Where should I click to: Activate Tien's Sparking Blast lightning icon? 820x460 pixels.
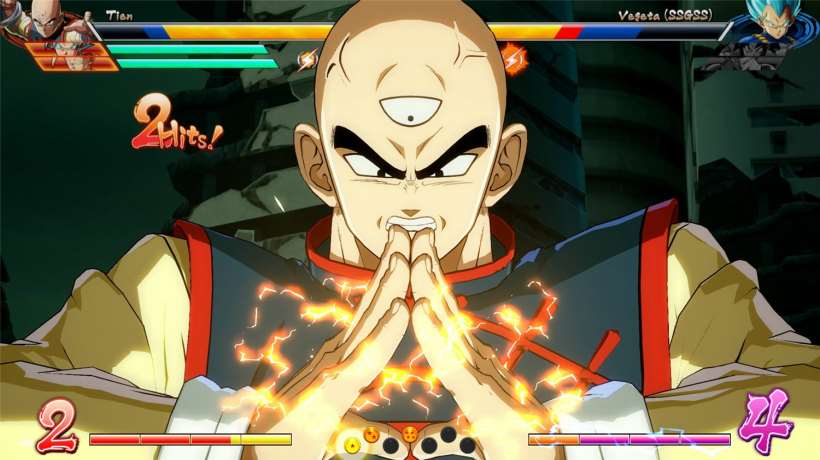click(x=306, y=60)
